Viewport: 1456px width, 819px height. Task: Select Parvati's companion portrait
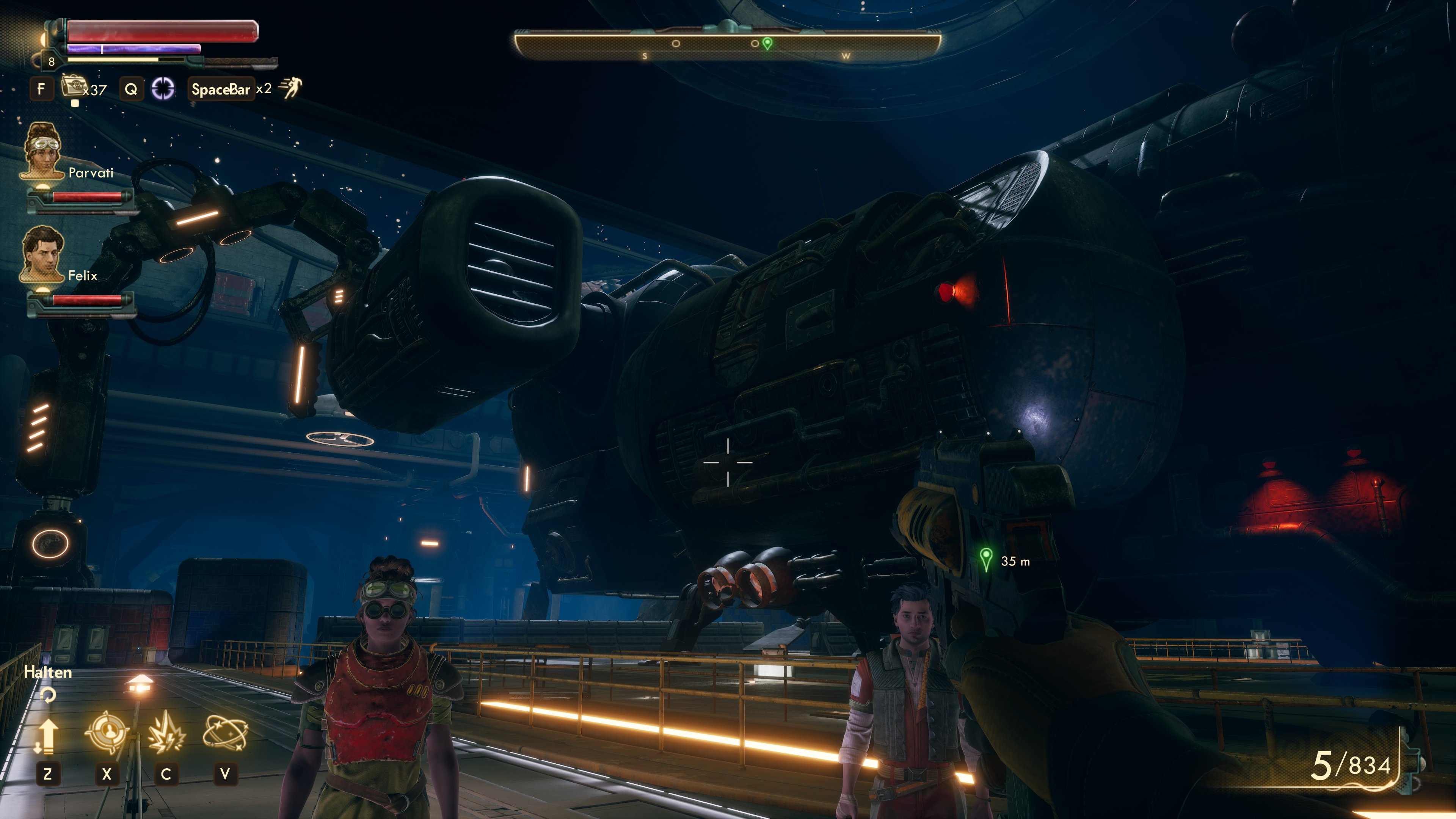tap(42, 151)
